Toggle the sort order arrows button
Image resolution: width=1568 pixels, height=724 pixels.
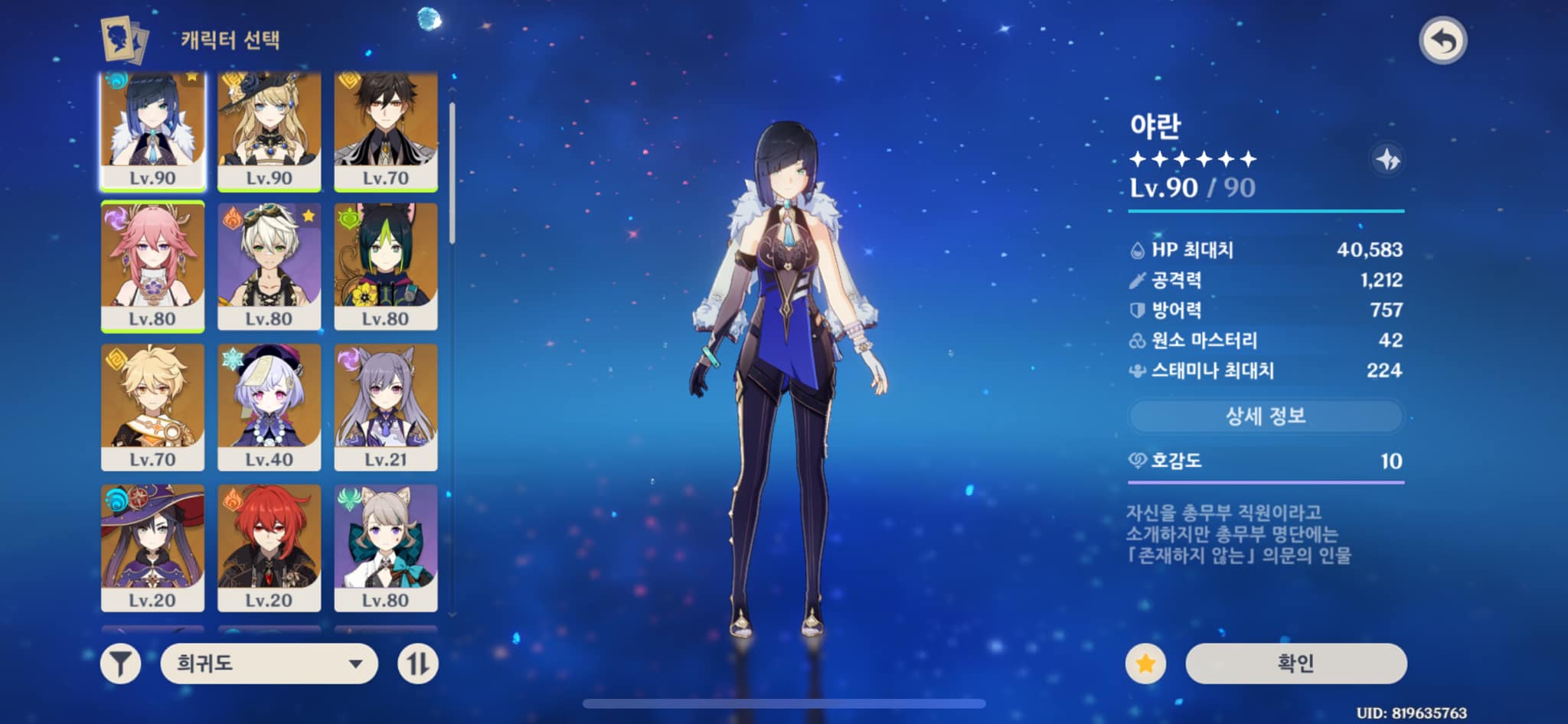(x=418, y=664)
